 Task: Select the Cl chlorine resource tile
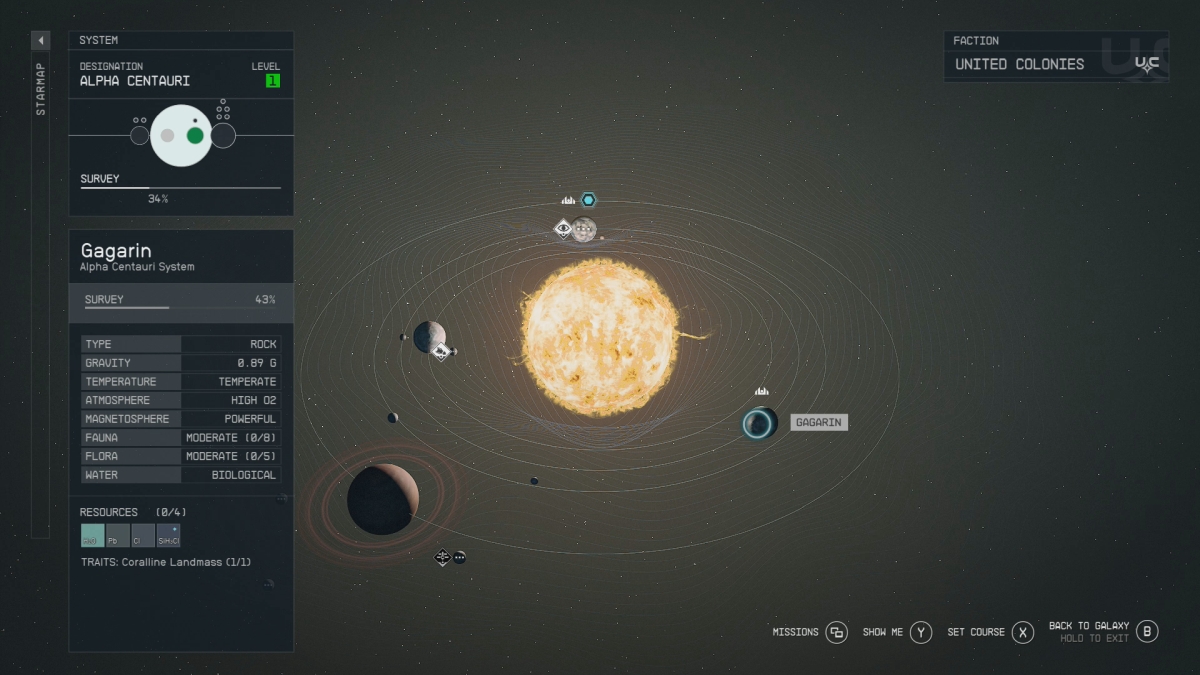coord(143,536)
